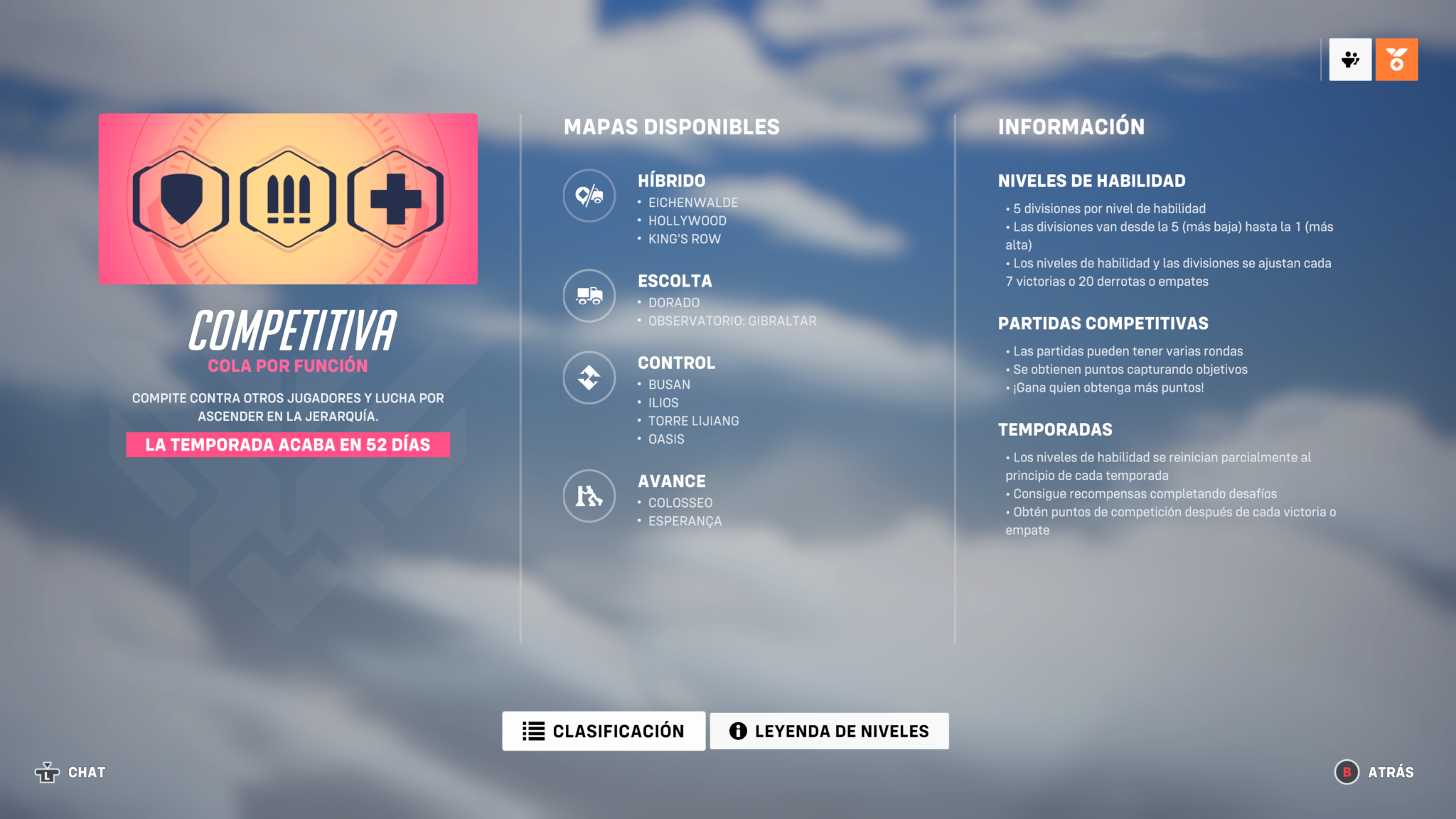This screenshot has width=1456, height=819.
Task: Open Clasificación leaderboard
Action: coord(604,730)
